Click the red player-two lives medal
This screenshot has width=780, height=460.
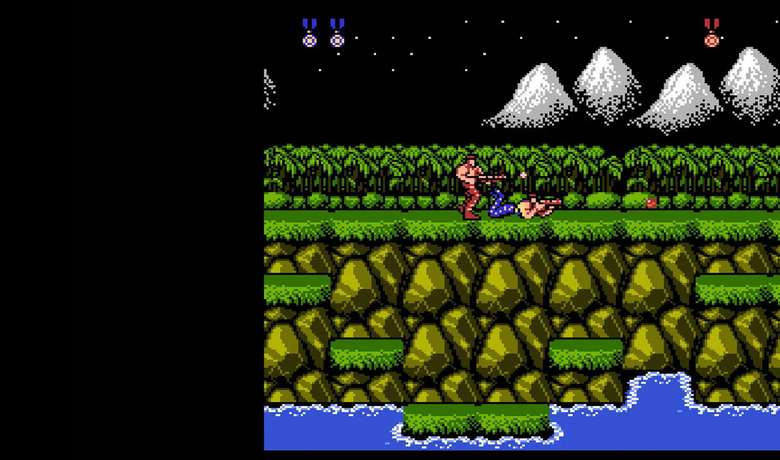[x=711, y=34]
